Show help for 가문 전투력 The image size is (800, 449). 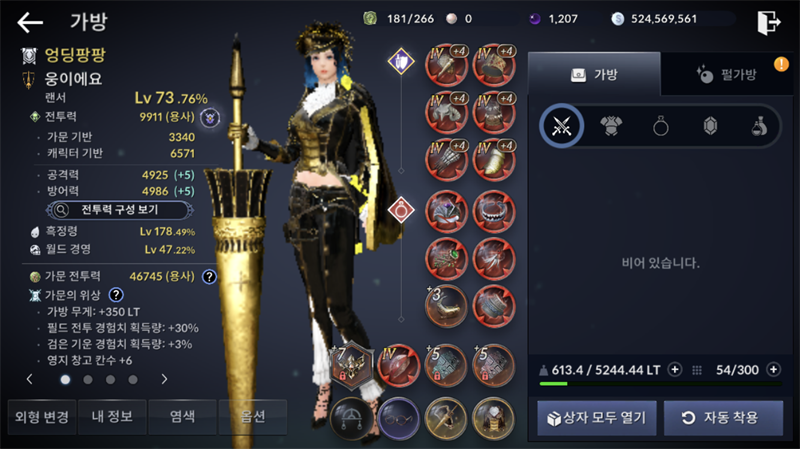(209, 277)
